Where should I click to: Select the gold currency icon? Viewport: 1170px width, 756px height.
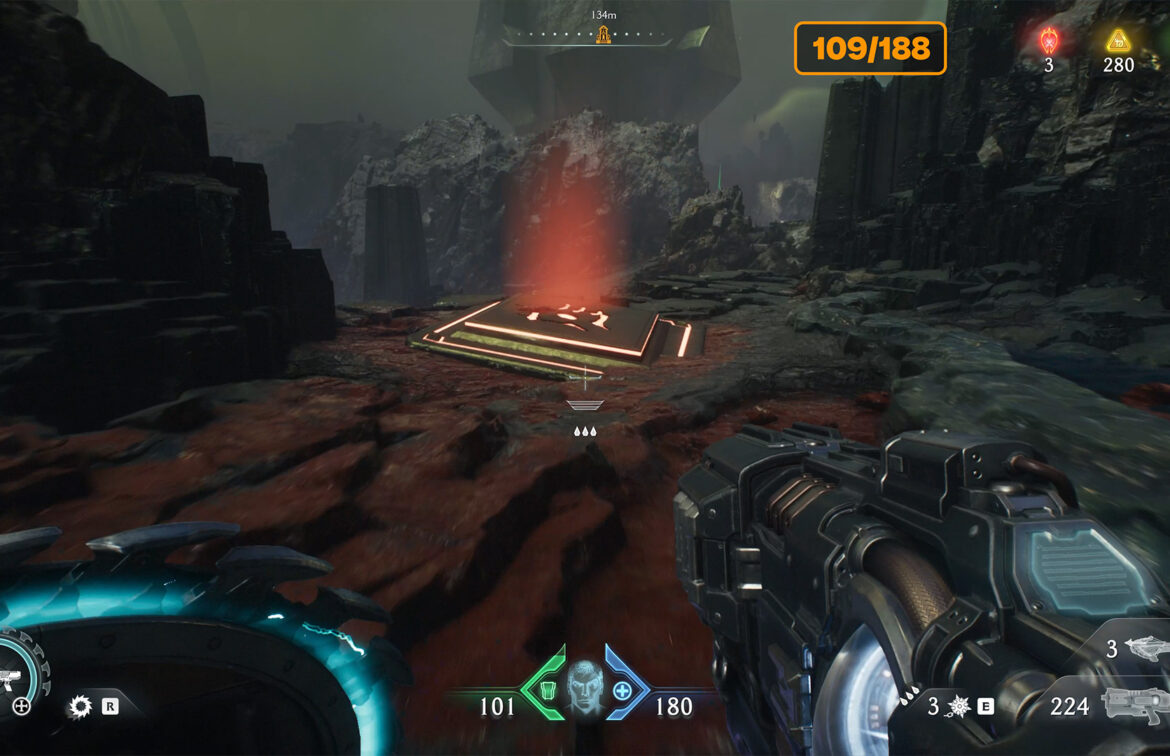[1117, 41]
